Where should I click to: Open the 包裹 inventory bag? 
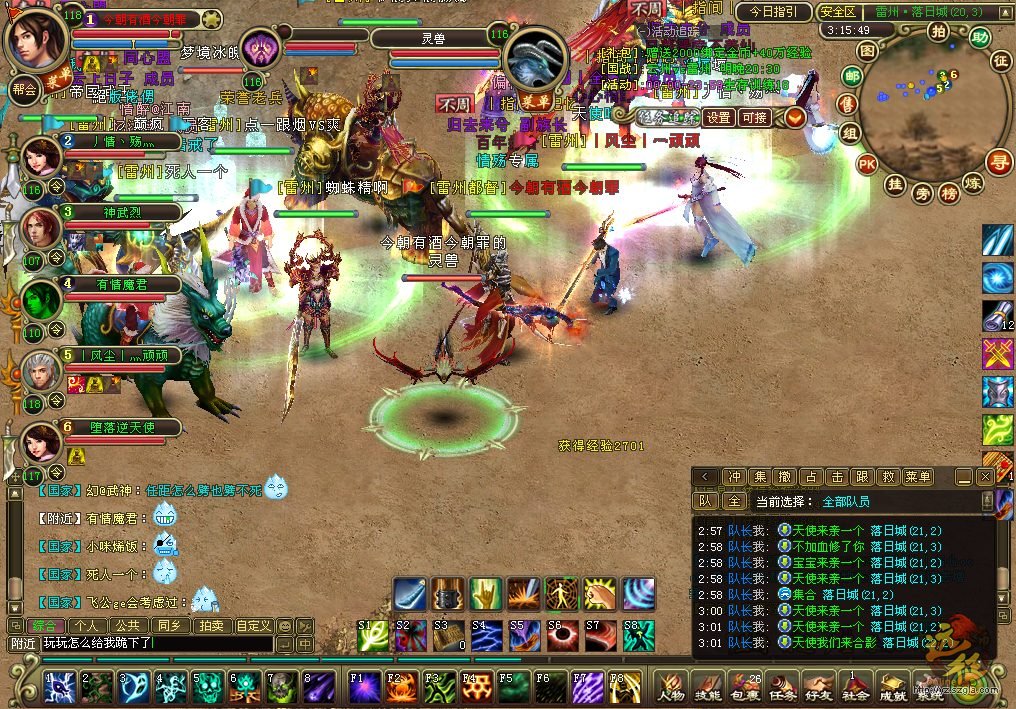tap(745, 687)
